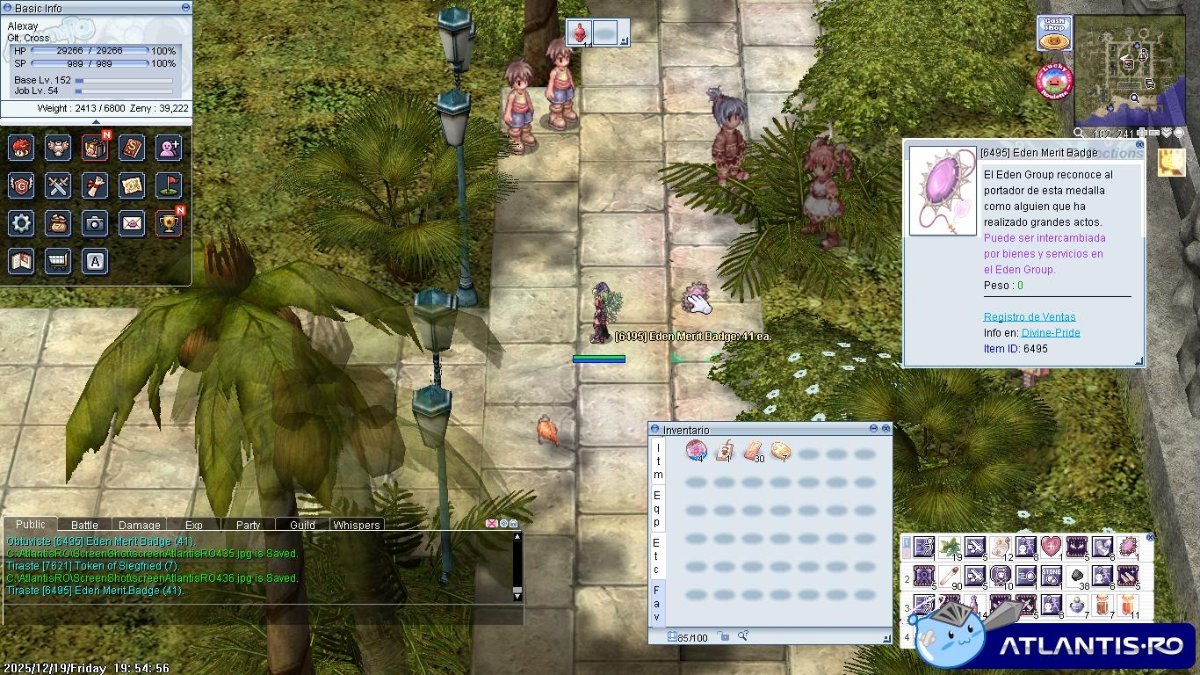Open the skill book icon
Image resolution: width=1200 pixels, height=675 pixels.
click(132, 148)
